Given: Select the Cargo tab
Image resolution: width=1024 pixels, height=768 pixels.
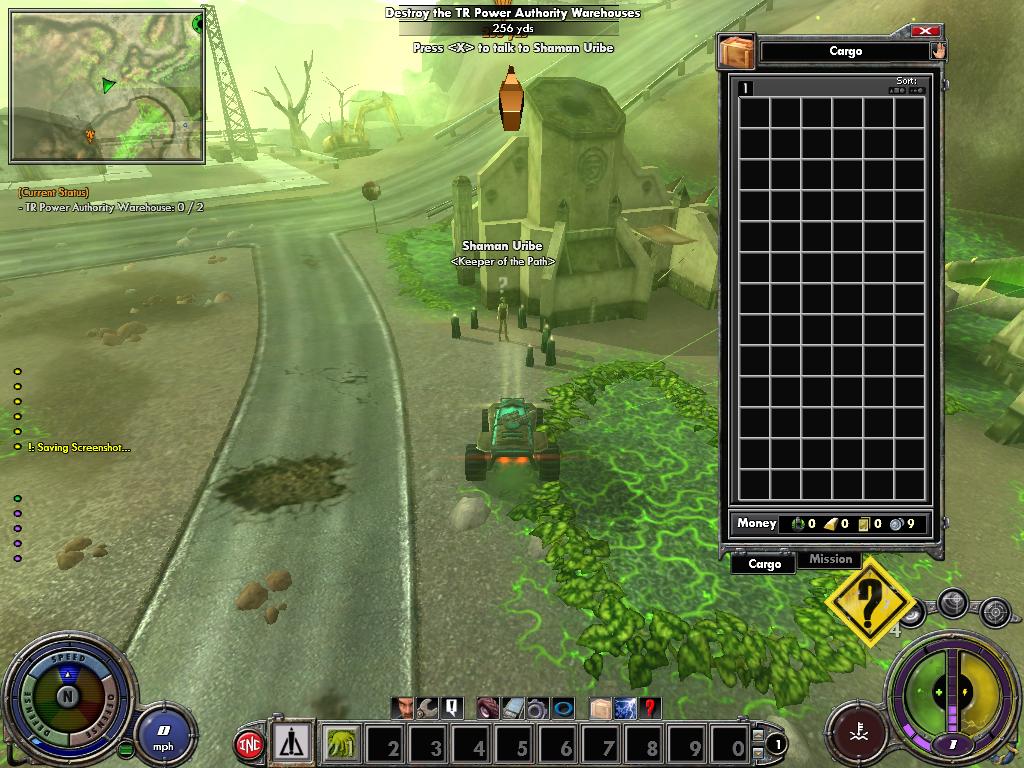Looking at the screenshot, I should pyautogui.click(x=764, y=564).
